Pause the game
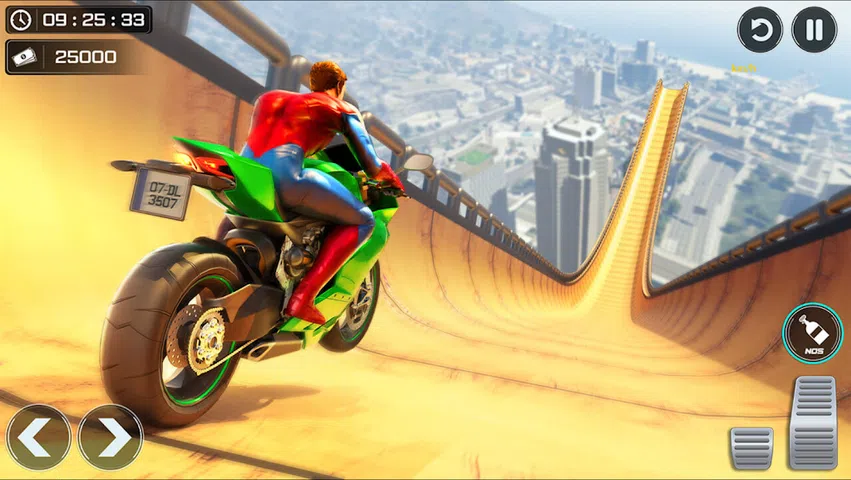The height and width of the screenshot is (480, 851). click(814, 30)
